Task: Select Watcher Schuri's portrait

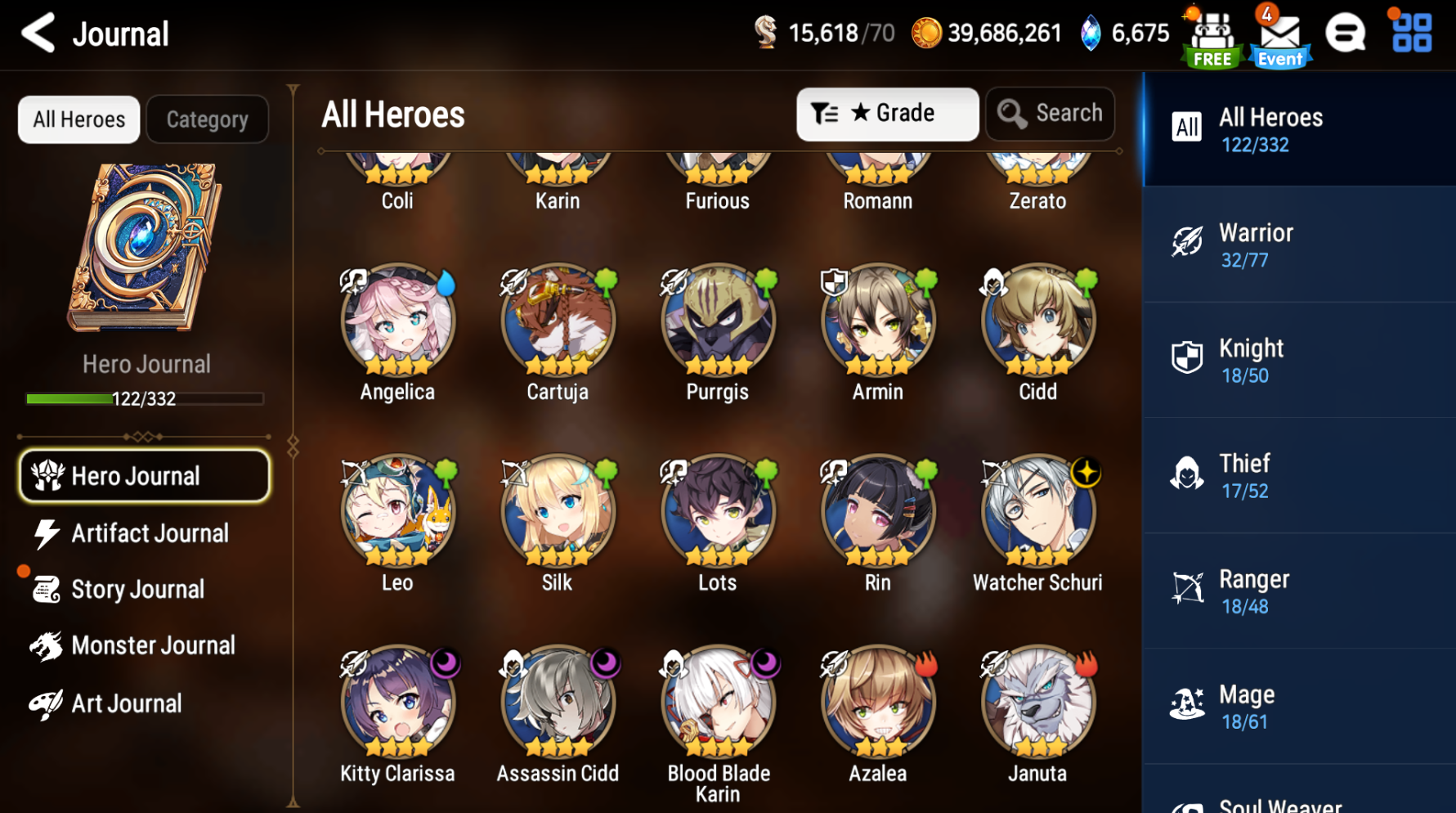Action: 1037,511
